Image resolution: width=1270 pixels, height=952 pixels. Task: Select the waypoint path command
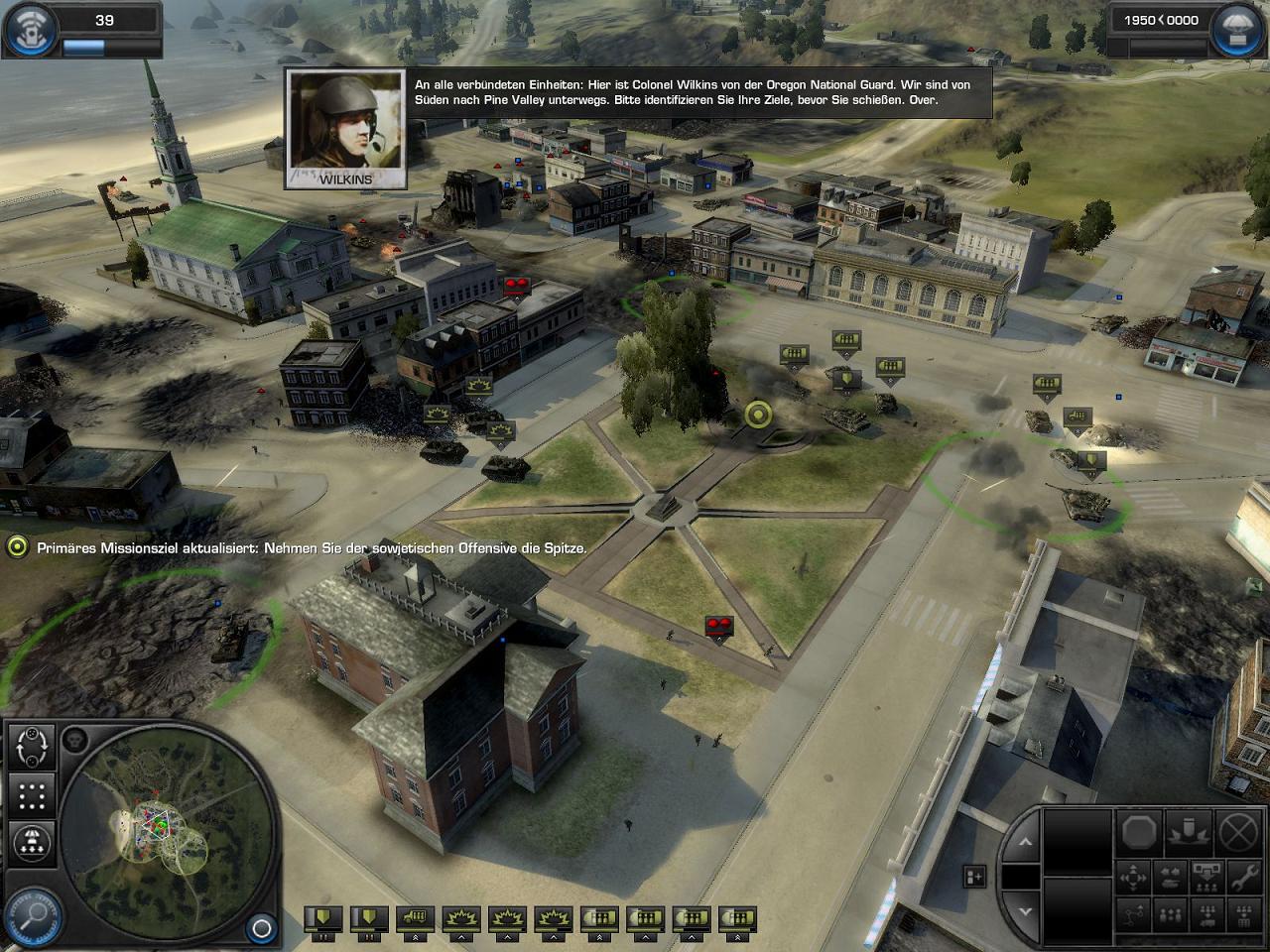pyautogui.click(x=1134, y=914)
